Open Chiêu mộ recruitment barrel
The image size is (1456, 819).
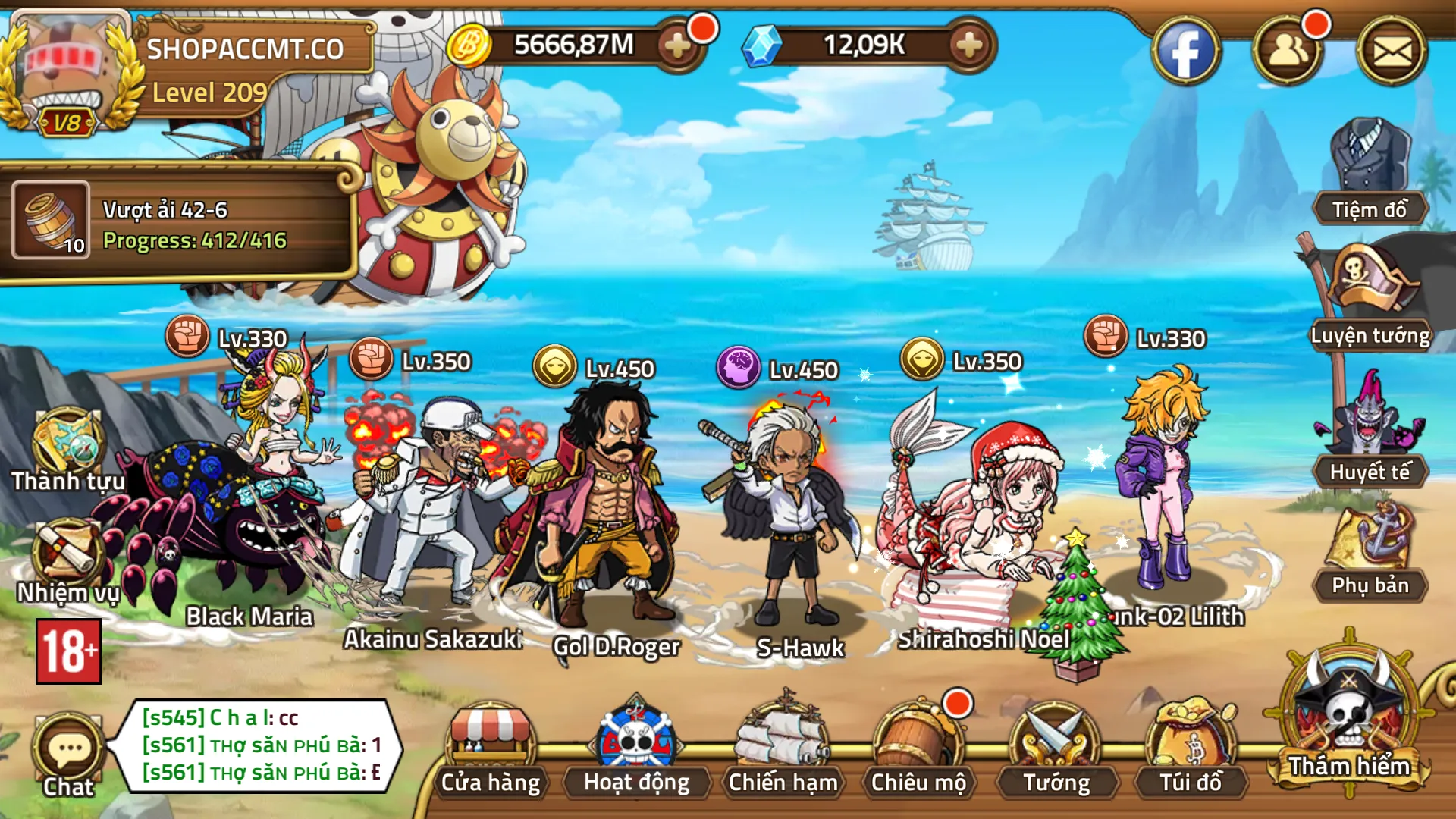pos(918,751)
